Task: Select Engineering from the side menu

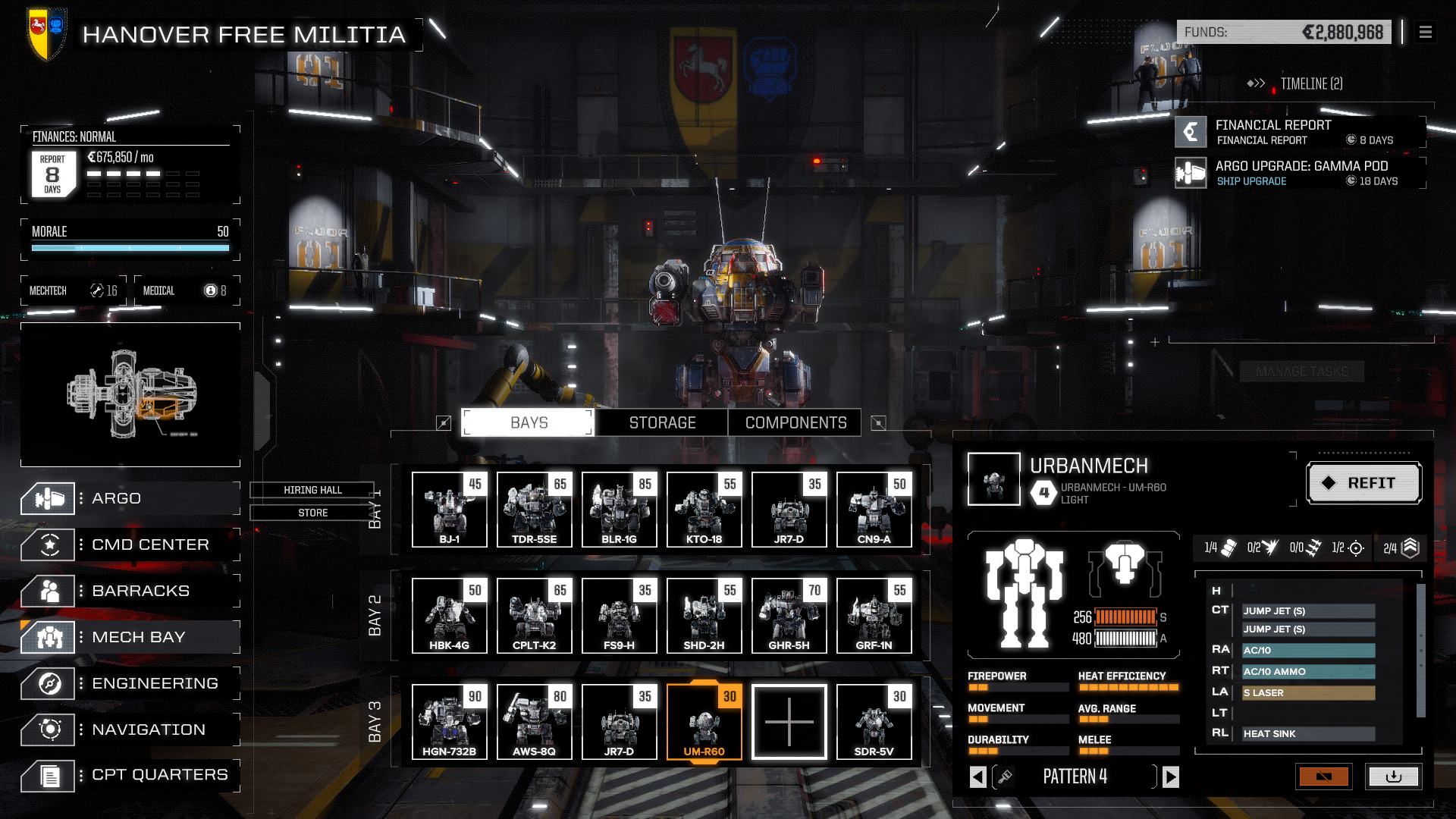Action: [x=129, y=683]
